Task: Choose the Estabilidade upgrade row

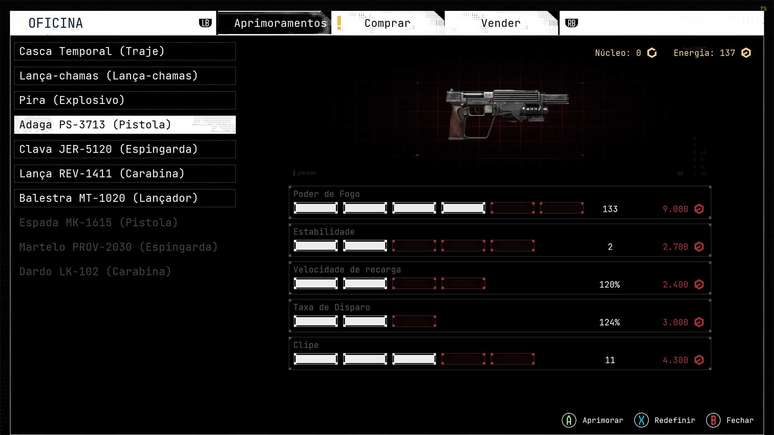Action: point(500,241)
